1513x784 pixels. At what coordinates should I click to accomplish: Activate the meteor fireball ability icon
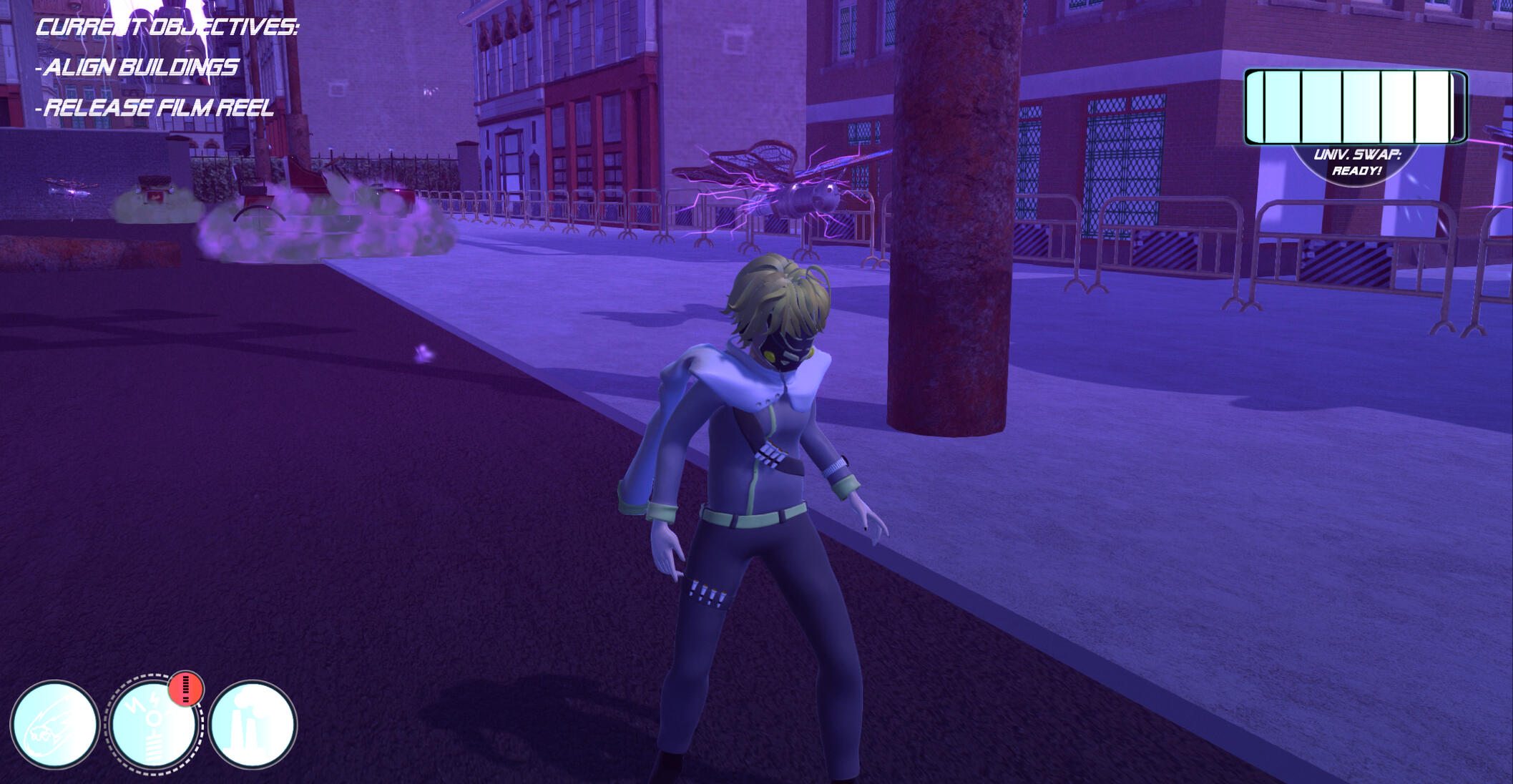[54, 725]
